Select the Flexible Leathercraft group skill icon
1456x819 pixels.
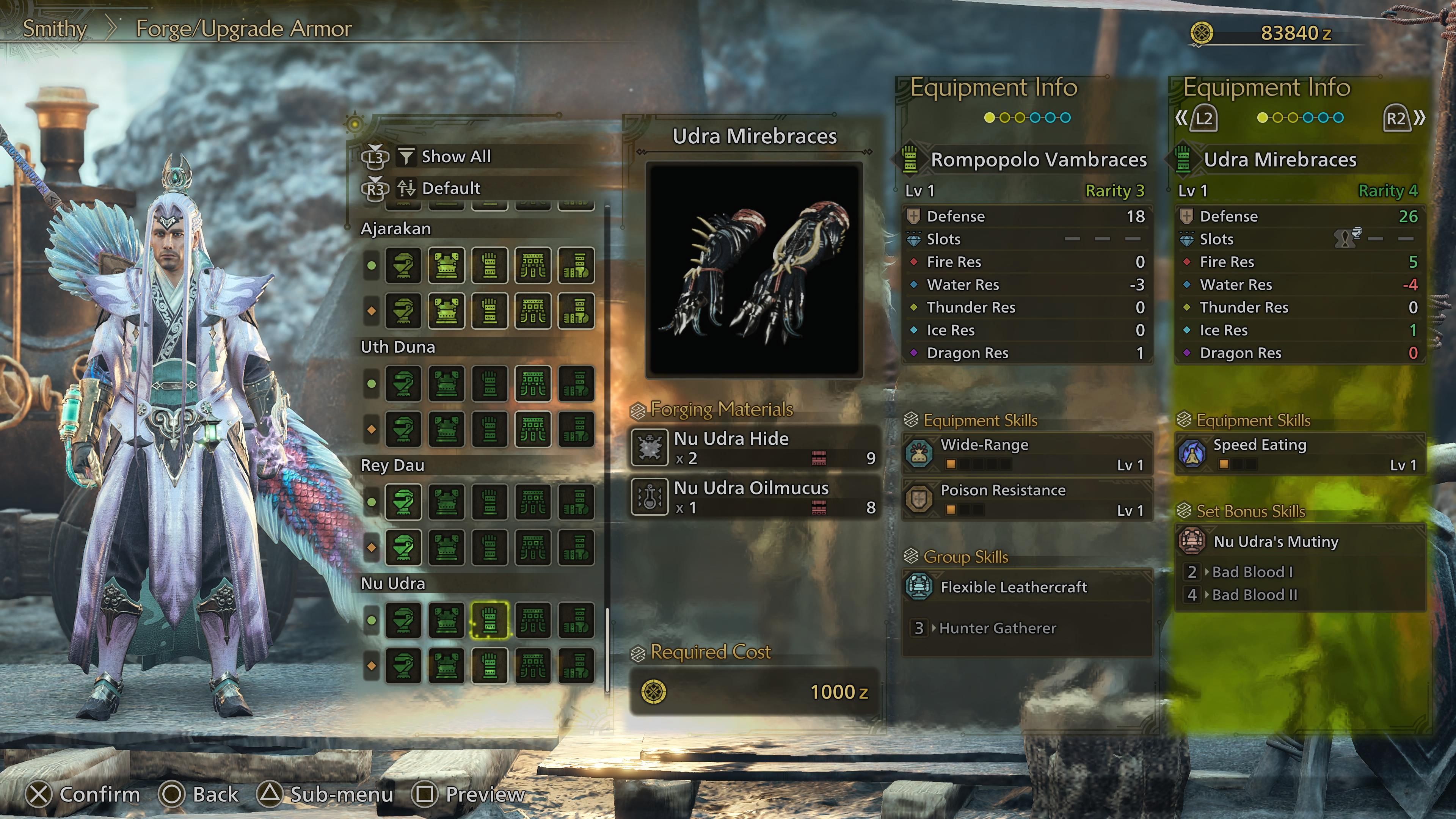919,588
